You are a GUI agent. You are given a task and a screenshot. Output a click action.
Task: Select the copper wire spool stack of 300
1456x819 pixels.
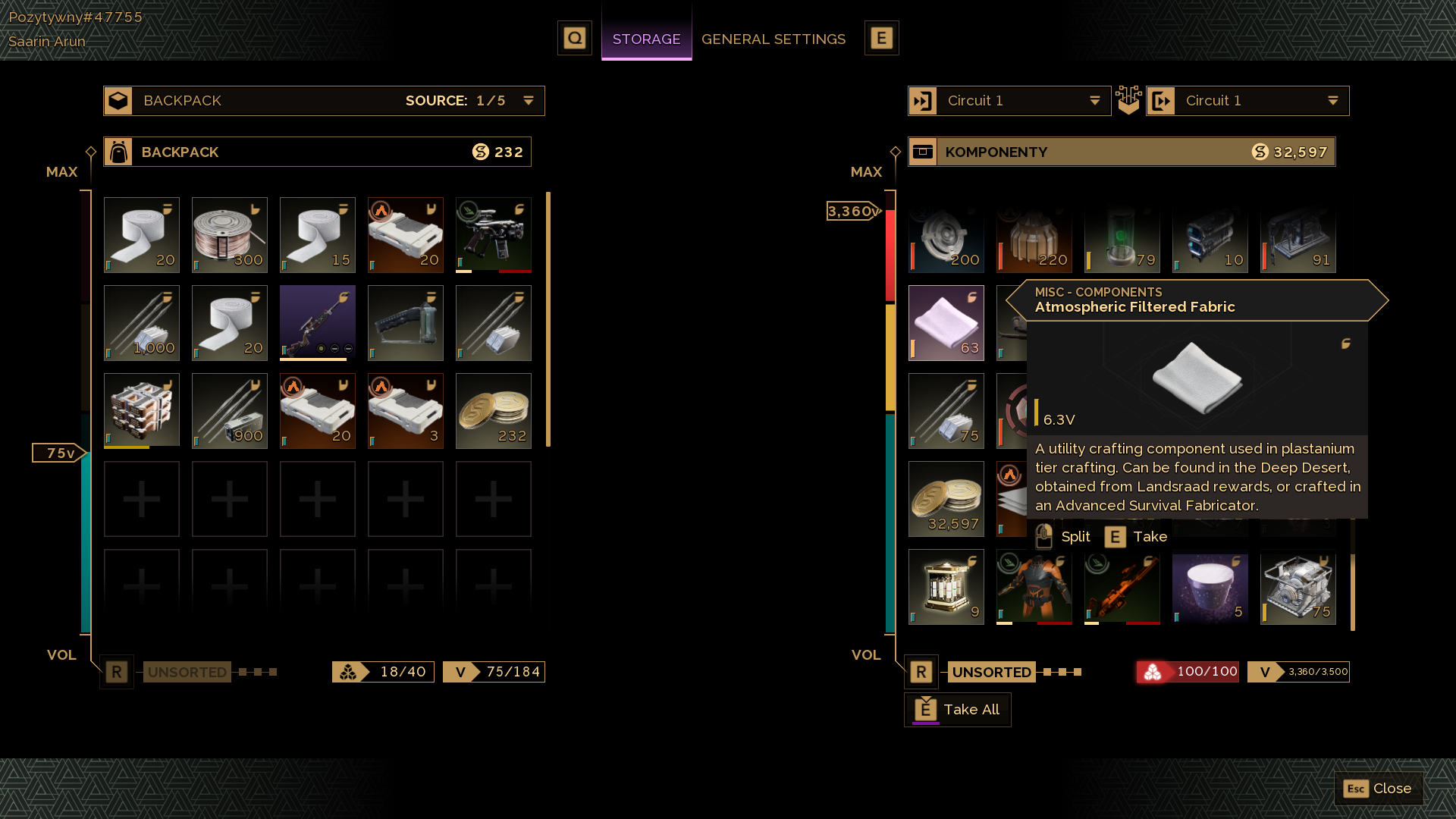[x=229, y=235]
